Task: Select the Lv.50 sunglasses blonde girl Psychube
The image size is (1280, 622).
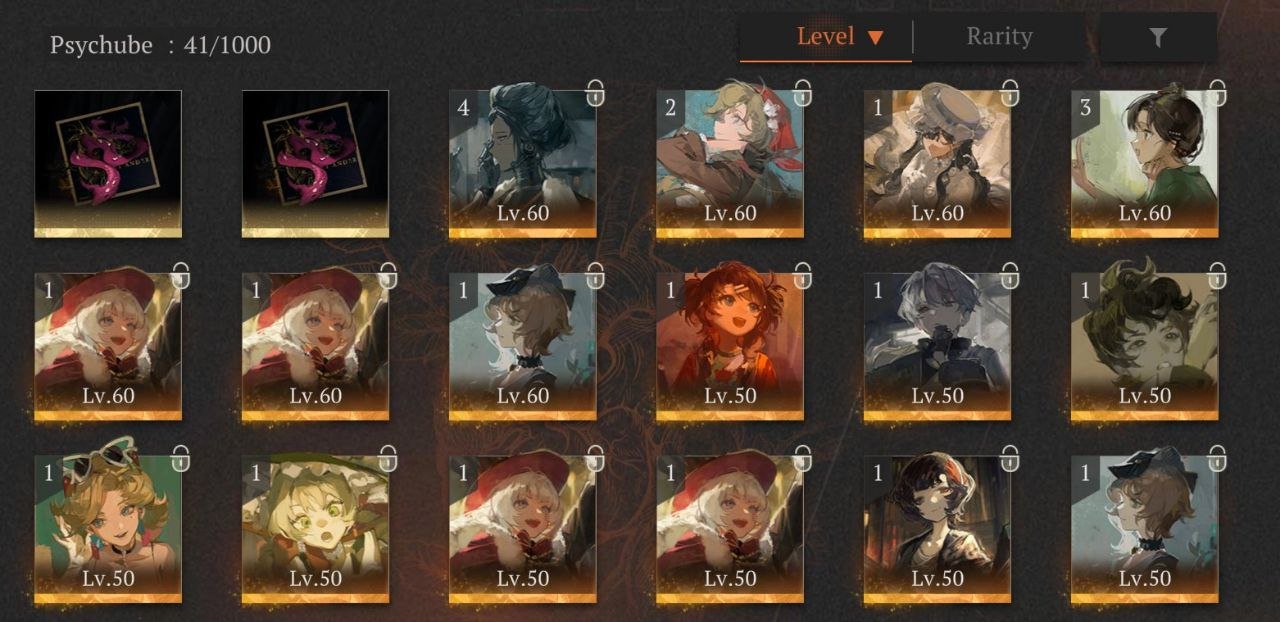Action: coord(108,529)
